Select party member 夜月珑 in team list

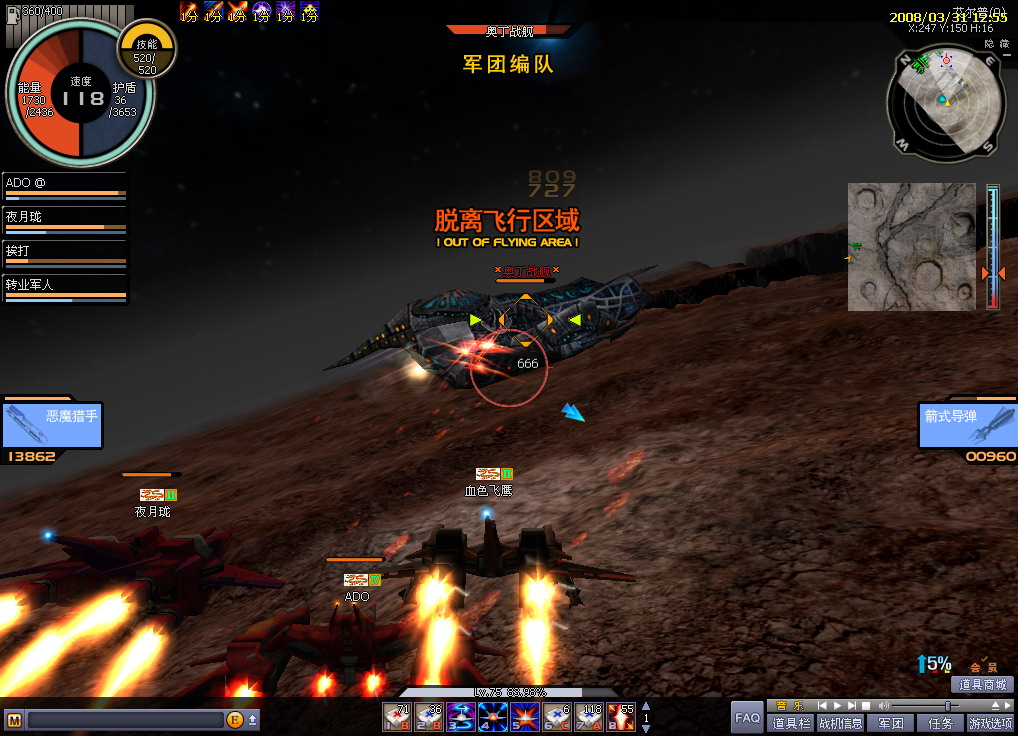(66, 221)
